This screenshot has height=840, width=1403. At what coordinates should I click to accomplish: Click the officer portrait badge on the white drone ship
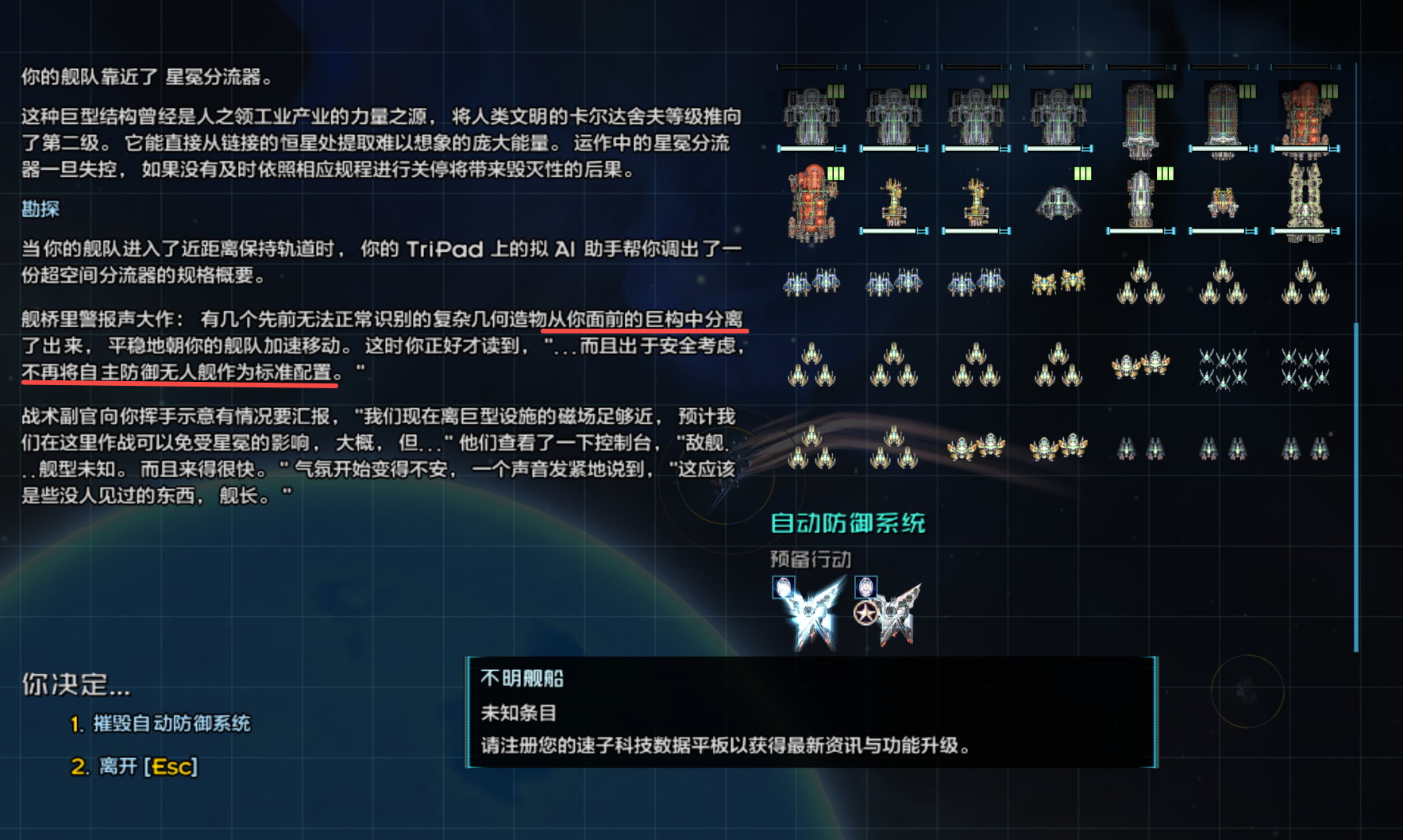point(784,588)
